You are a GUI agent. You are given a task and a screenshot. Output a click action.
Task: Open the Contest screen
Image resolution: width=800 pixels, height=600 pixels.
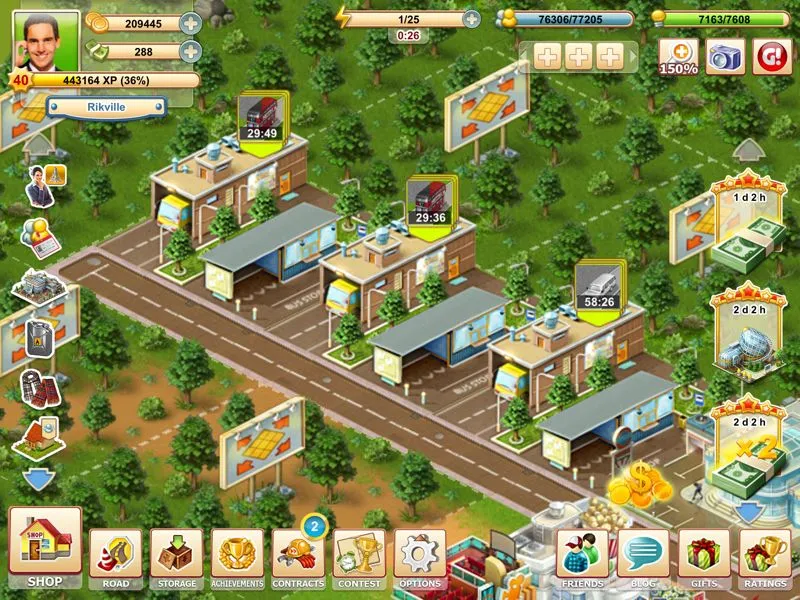(x=359, y=556)
